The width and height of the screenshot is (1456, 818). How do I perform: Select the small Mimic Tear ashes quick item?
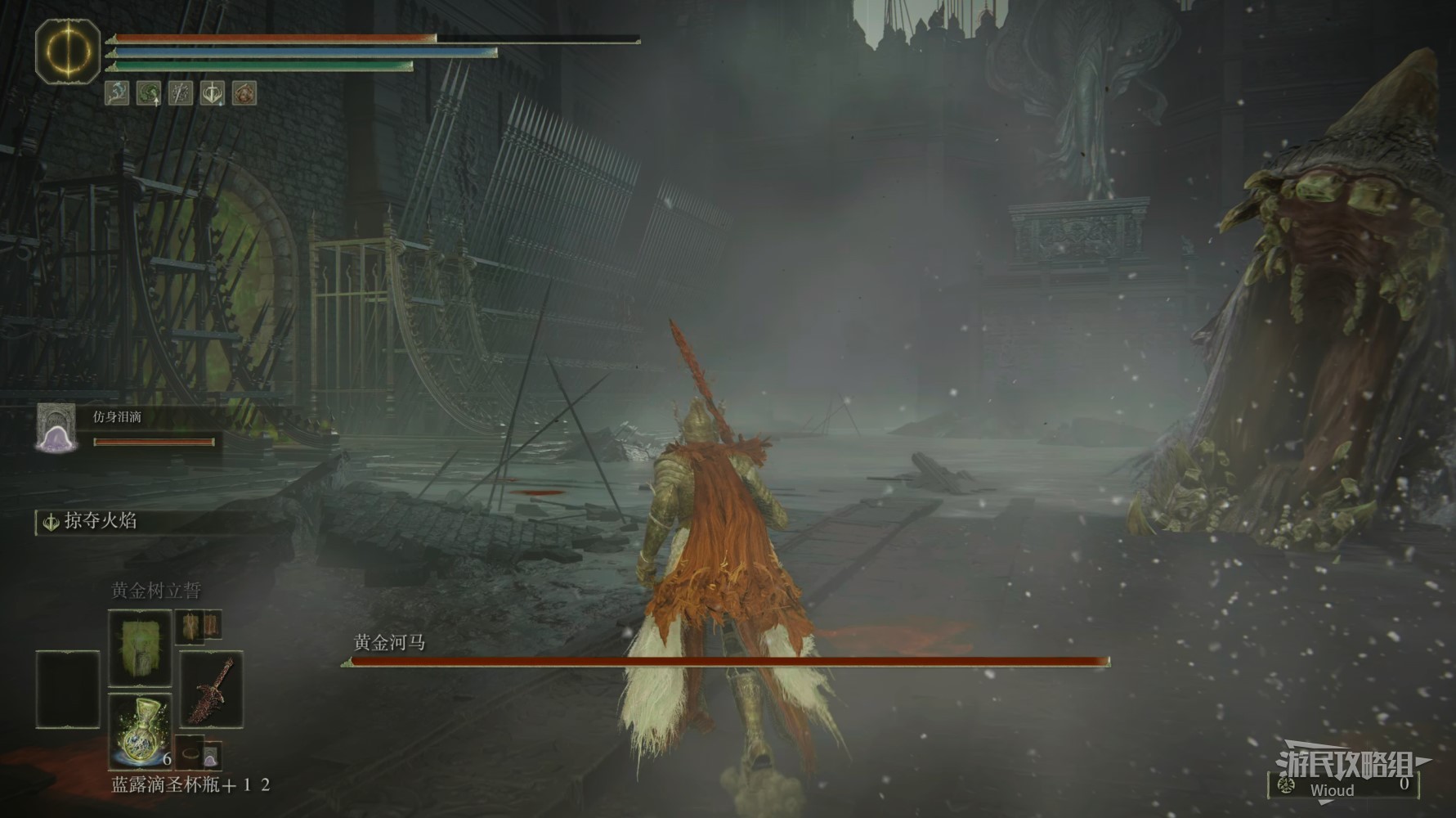coord(211,755)
